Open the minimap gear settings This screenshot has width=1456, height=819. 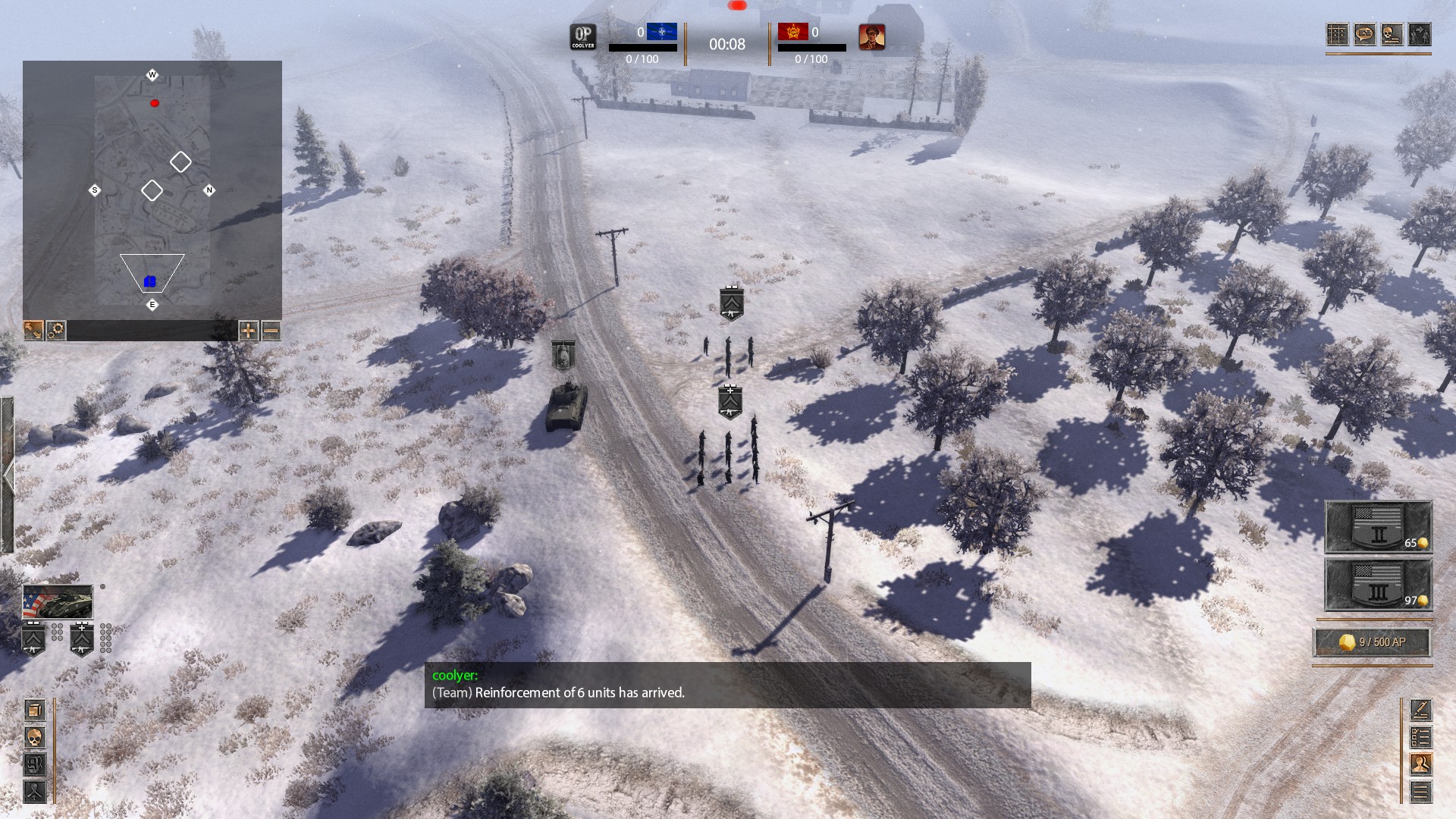point(55,330)
